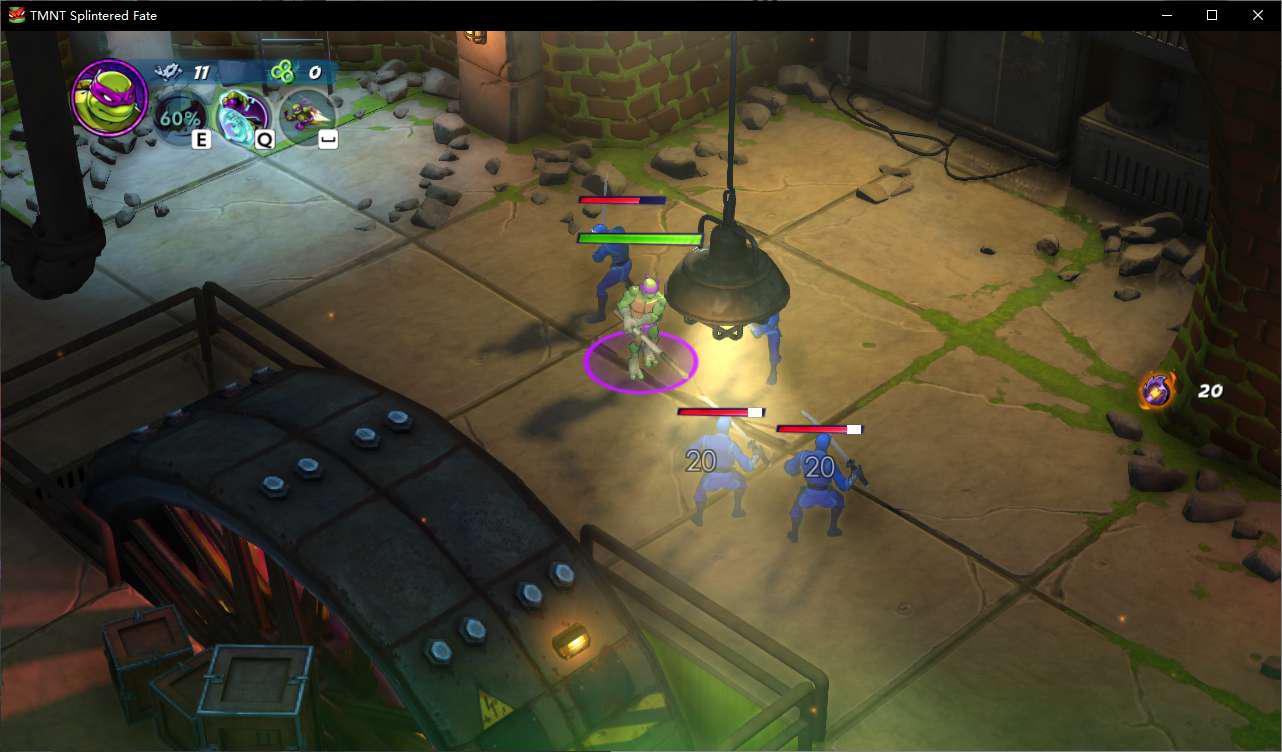The width and height of the screenshot is (1282, 752).
Task: Activate the special ability charging at 60%
Action: coord(181,117)
